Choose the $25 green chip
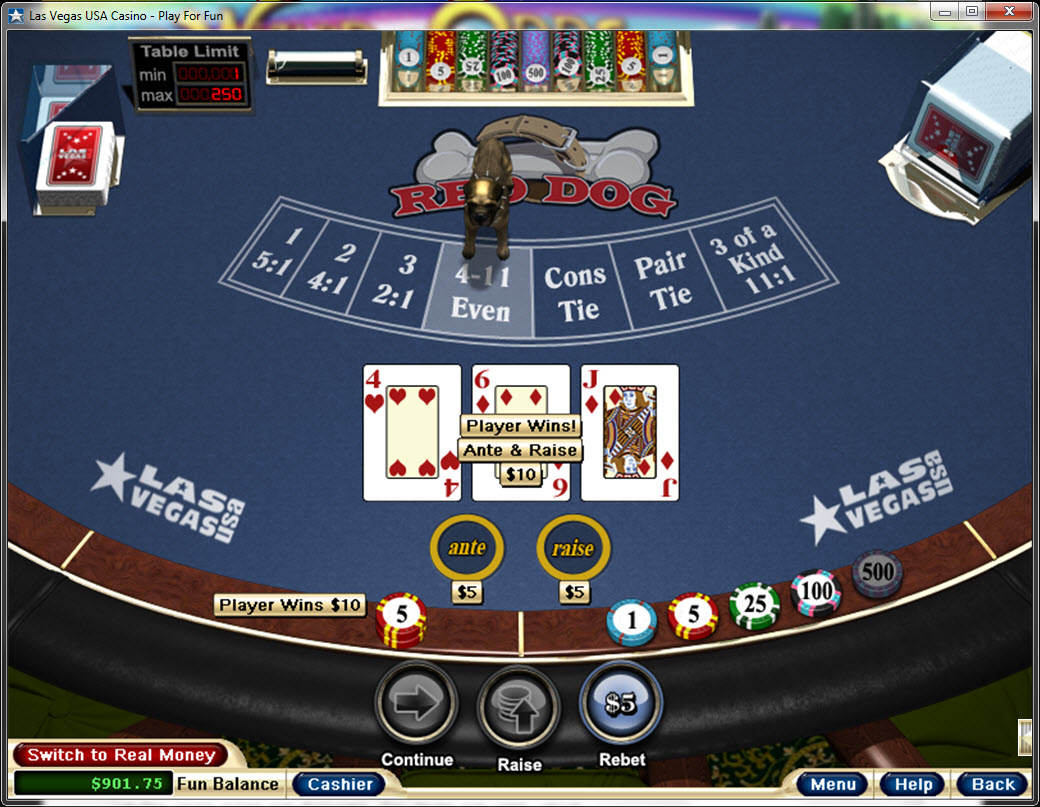 753,607
